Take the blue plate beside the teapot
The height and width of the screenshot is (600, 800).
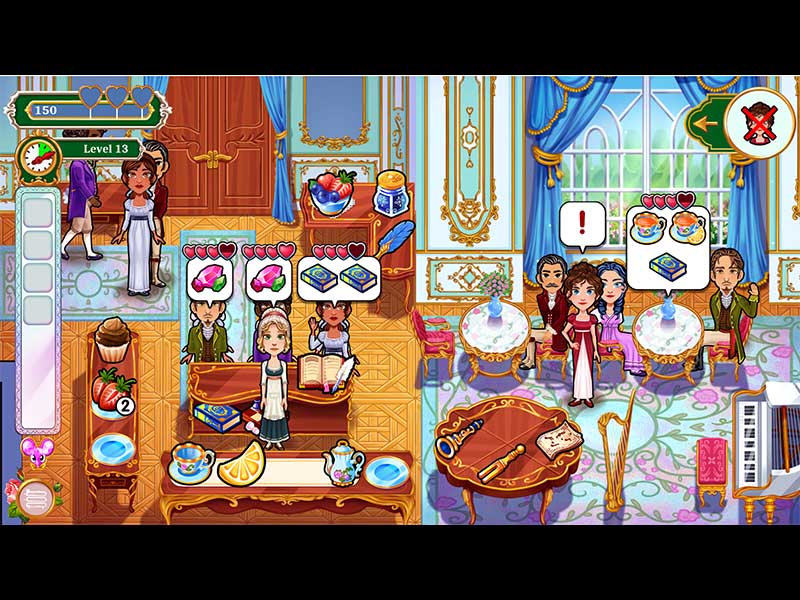click(x=387, y=469)
